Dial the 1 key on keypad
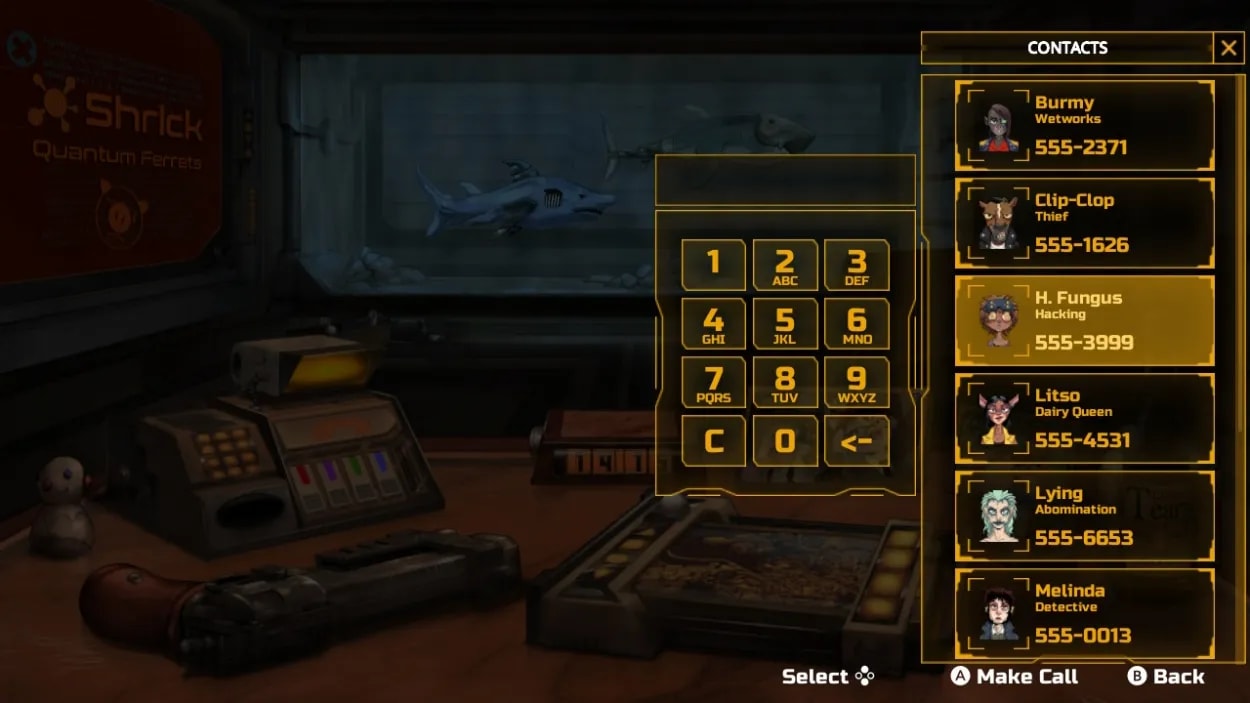This screenshot has width=1250, height=703. click(x=713, y=265)
